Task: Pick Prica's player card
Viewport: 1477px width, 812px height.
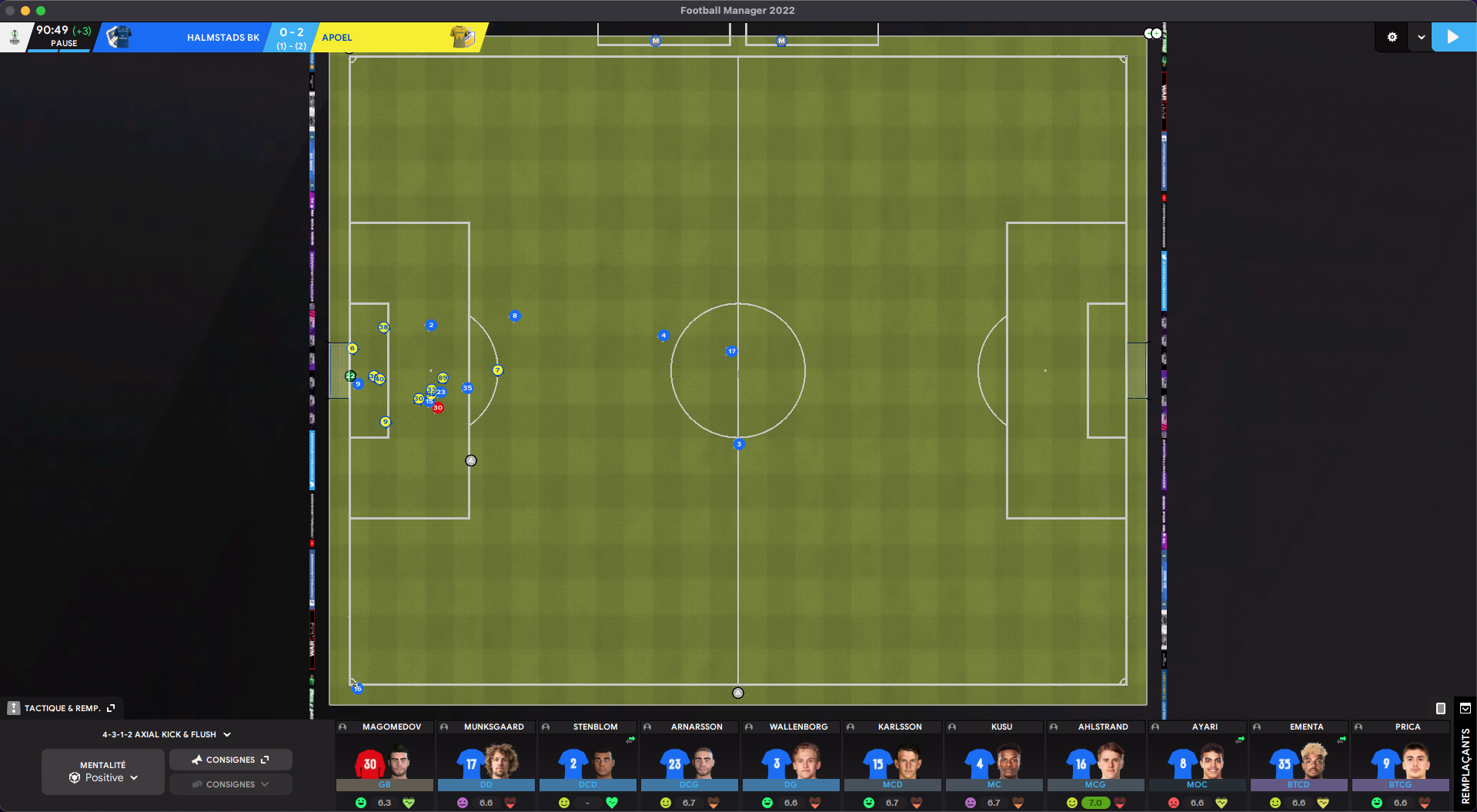Action: [1401, 761]
